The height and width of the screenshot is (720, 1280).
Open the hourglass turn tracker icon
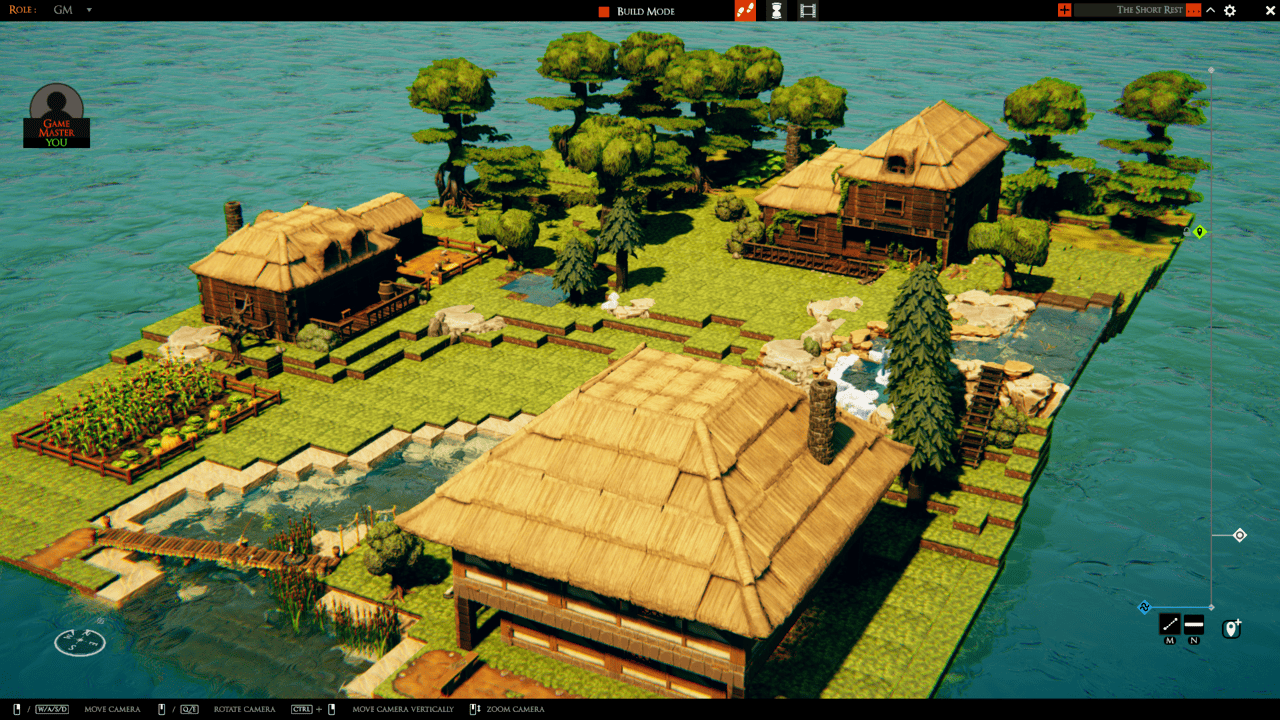tap(776, 11)
